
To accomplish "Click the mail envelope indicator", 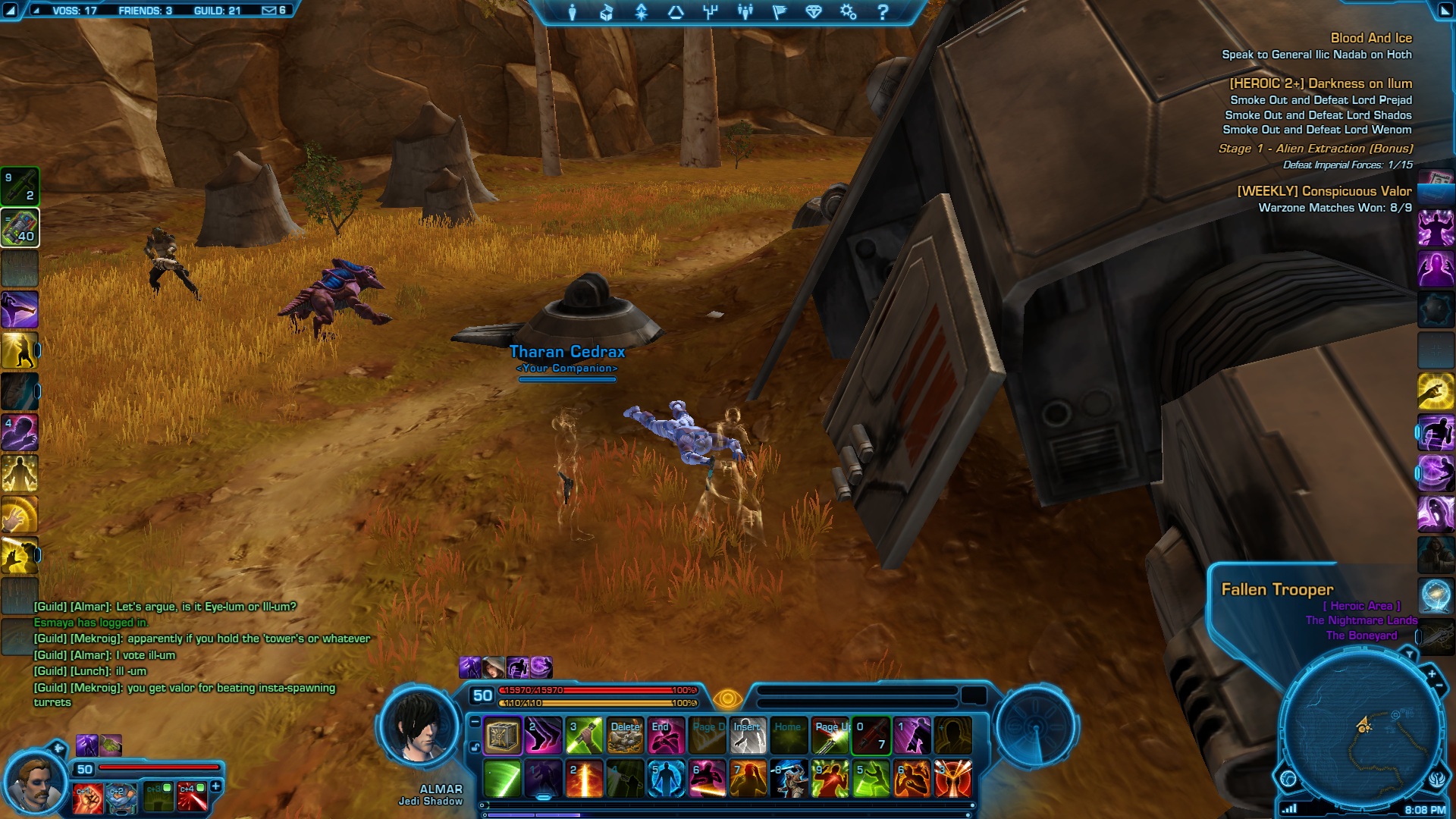I will point(269,11).
